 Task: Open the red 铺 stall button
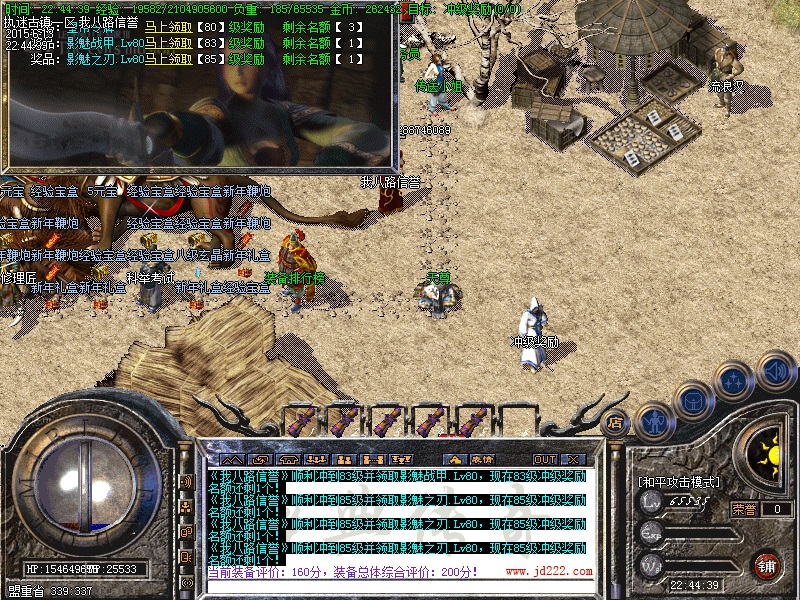point(766,565)
